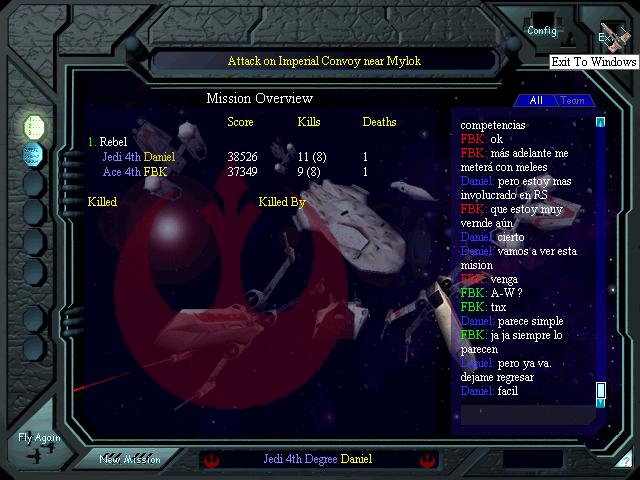Switch chat to the All tab

(x=536, y=101)
